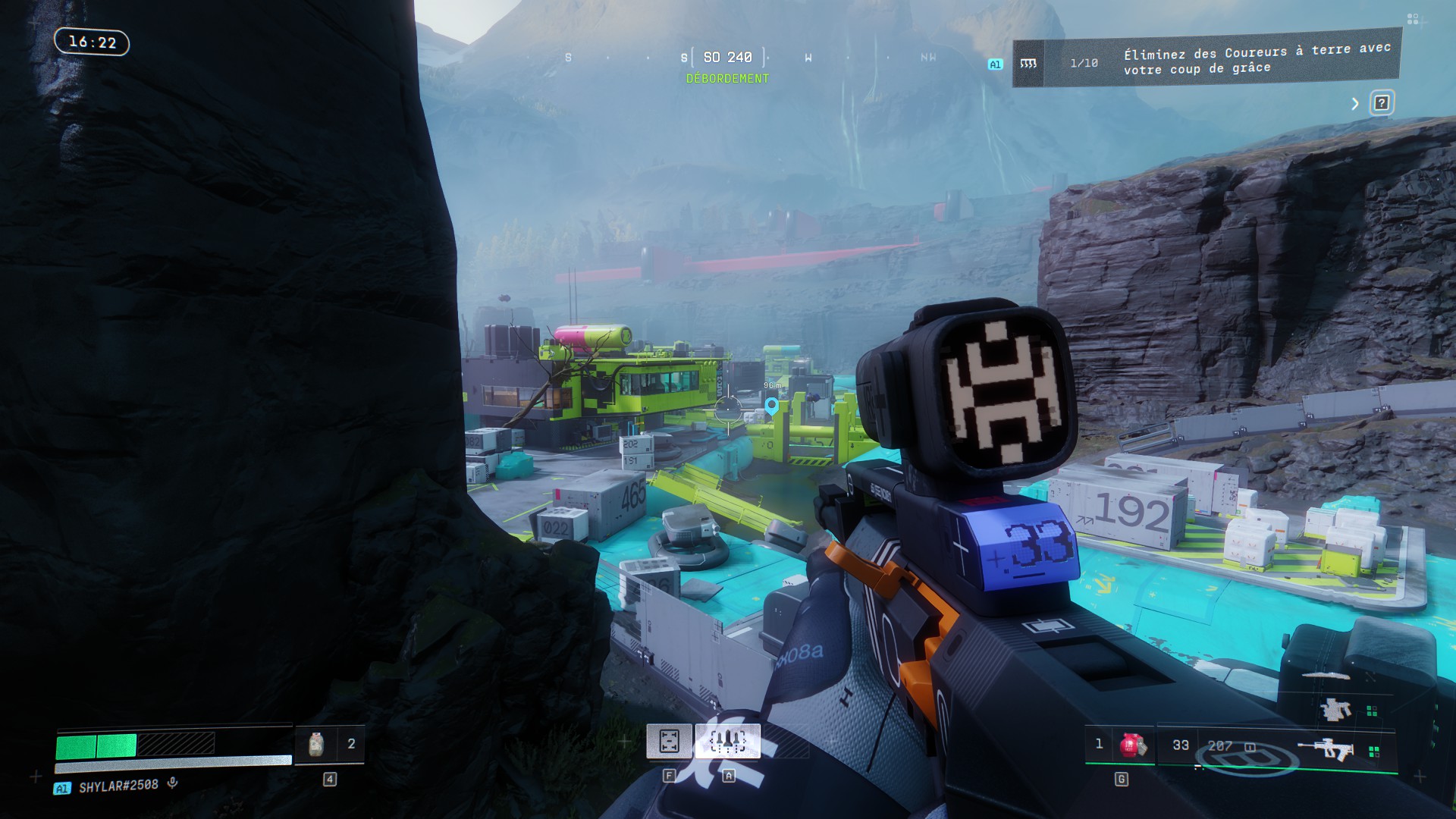
Task: Click the SO 240 compass heading
Action: [727, 58]
